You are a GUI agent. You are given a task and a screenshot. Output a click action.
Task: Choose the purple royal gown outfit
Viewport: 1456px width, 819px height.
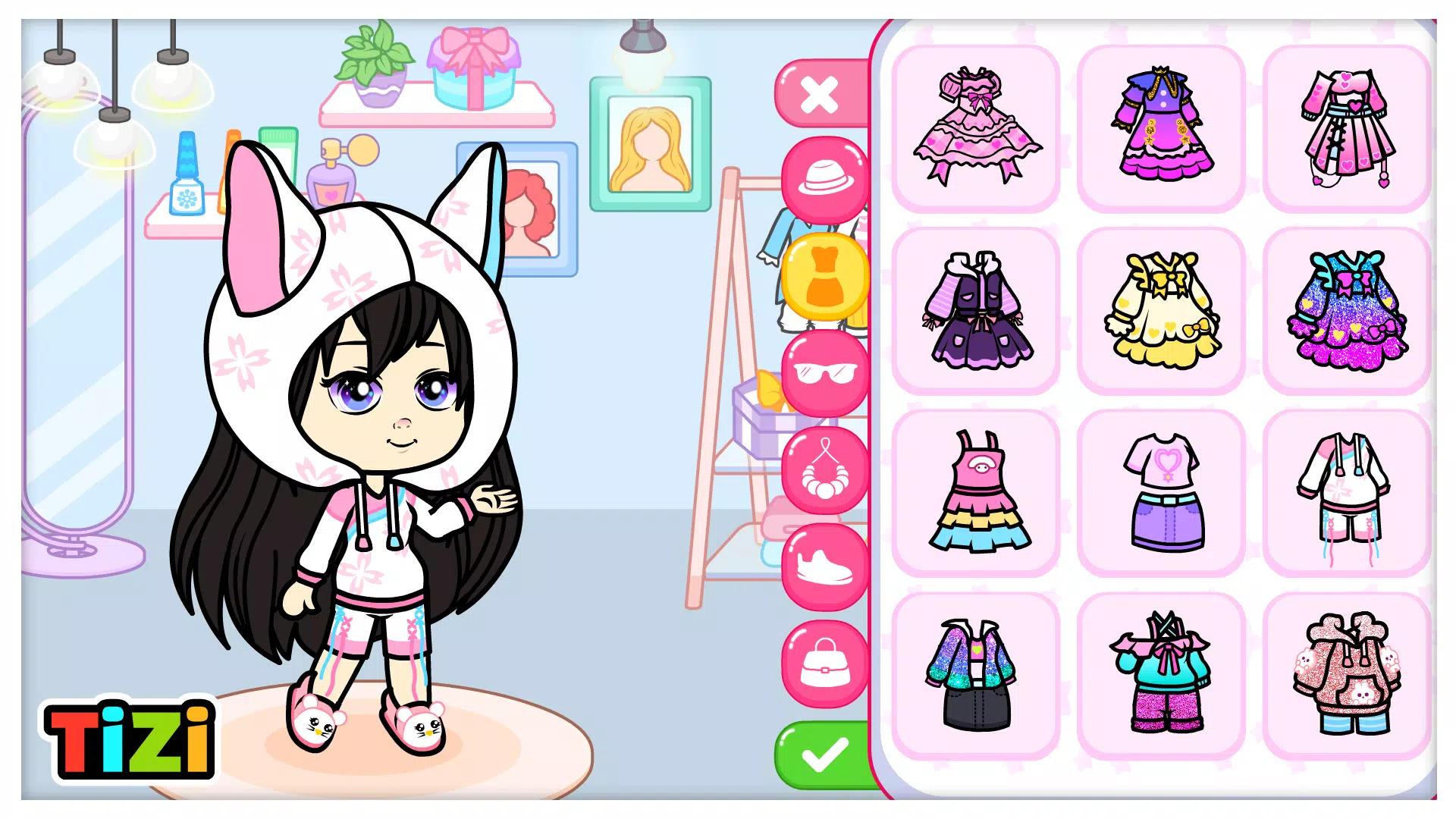(x=1162, y=127)
